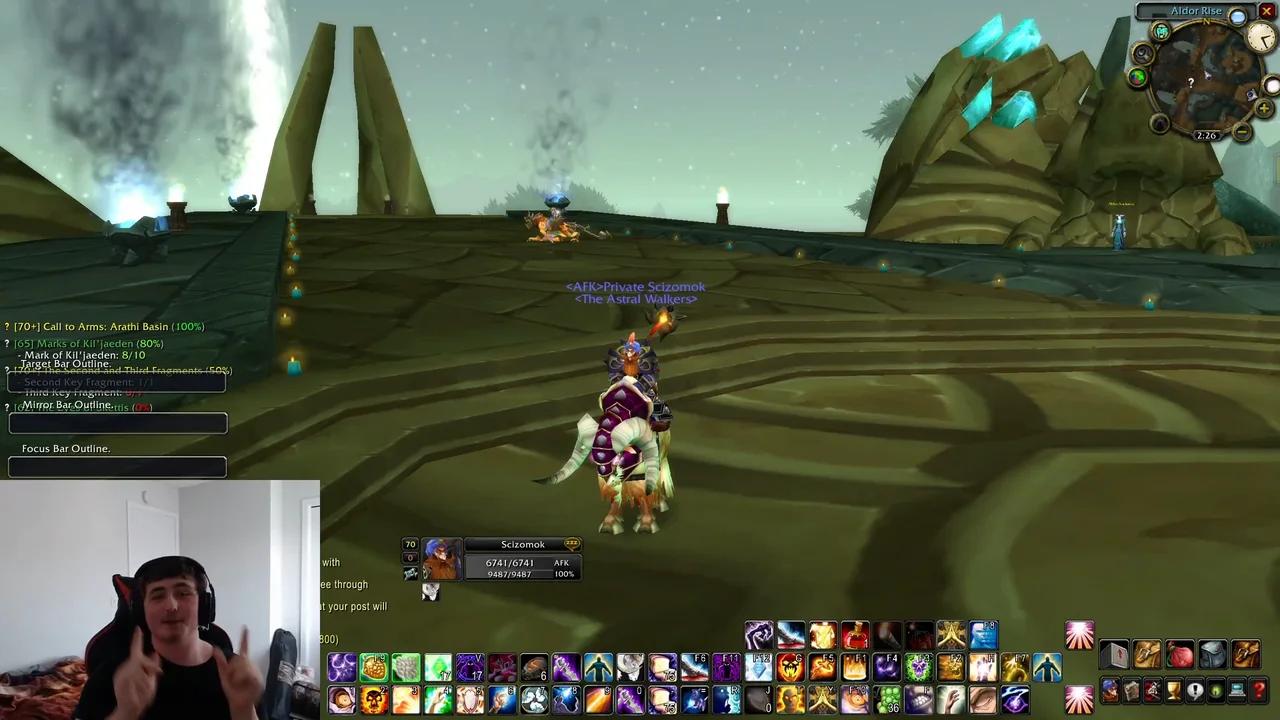Collapse the Call to Arms: Arathi Basin quest
The width and height of the screenshot is (1280, 720).
(7, 327)
